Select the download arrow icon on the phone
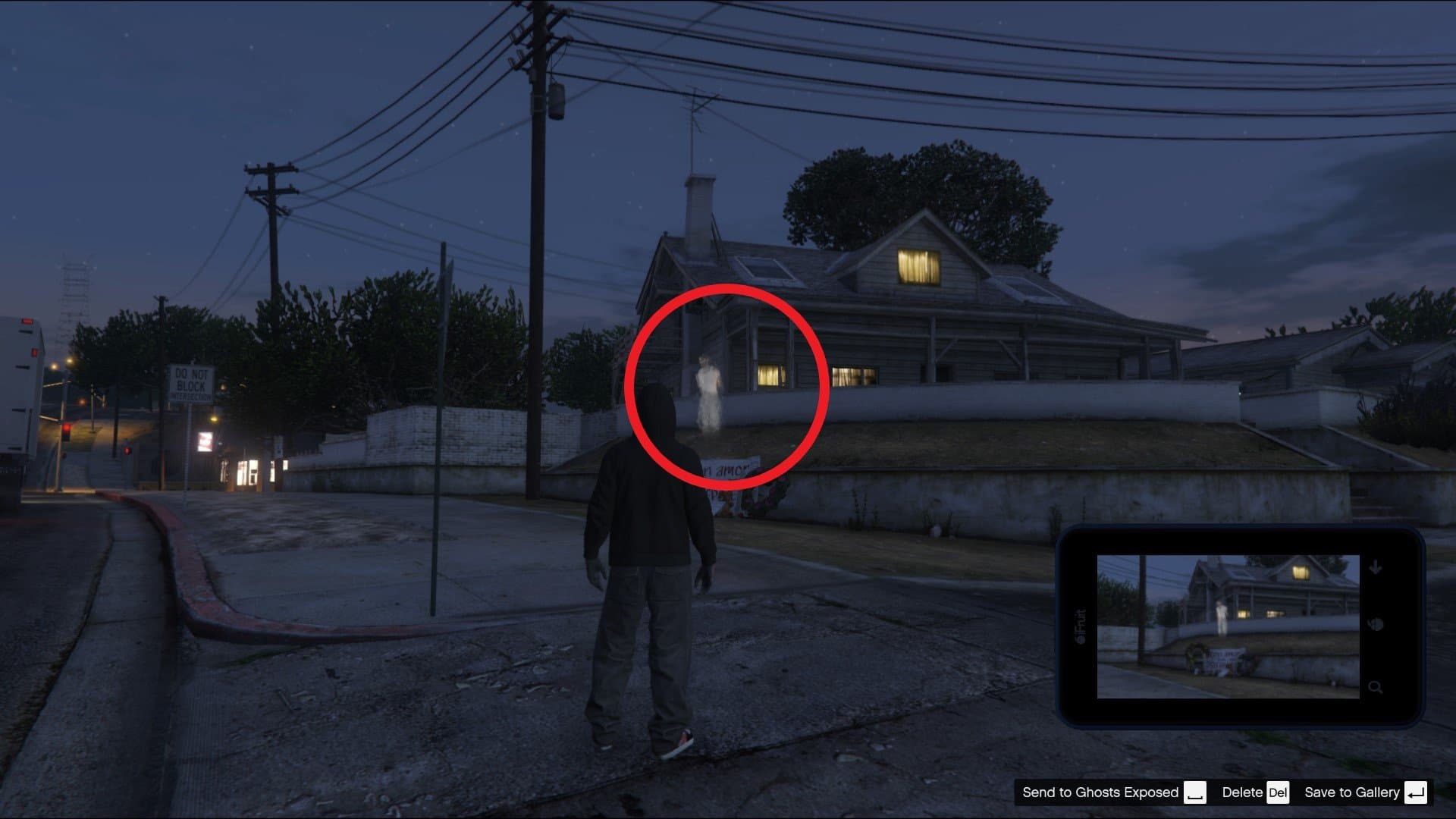 tap(1376, 567)
